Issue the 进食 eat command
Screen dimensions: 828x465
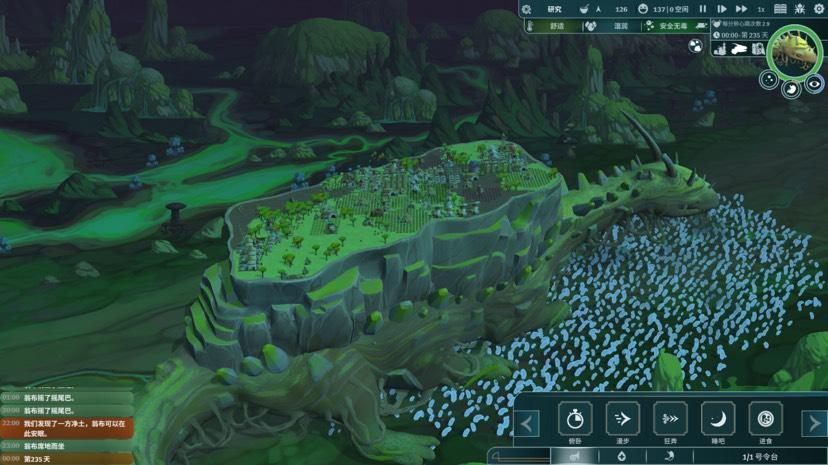765,418
